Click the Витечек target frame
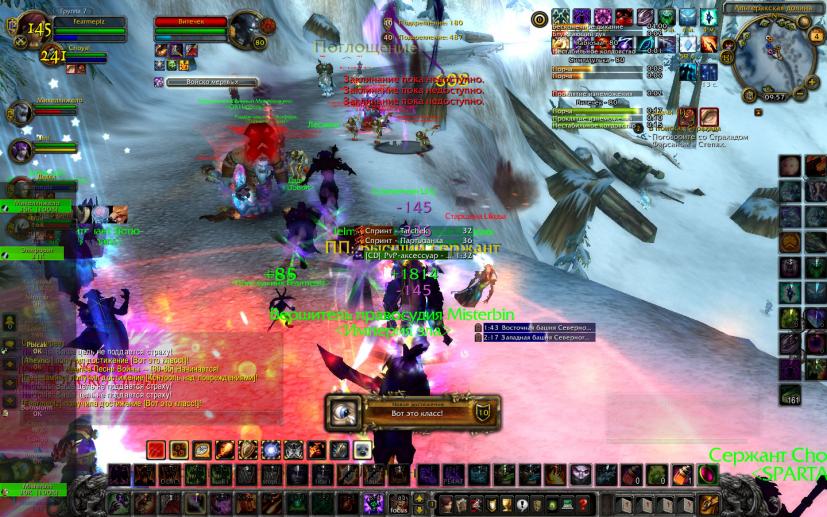Viewport: 827px width, 517px height. pyautogui.click(x=195, y=27)
